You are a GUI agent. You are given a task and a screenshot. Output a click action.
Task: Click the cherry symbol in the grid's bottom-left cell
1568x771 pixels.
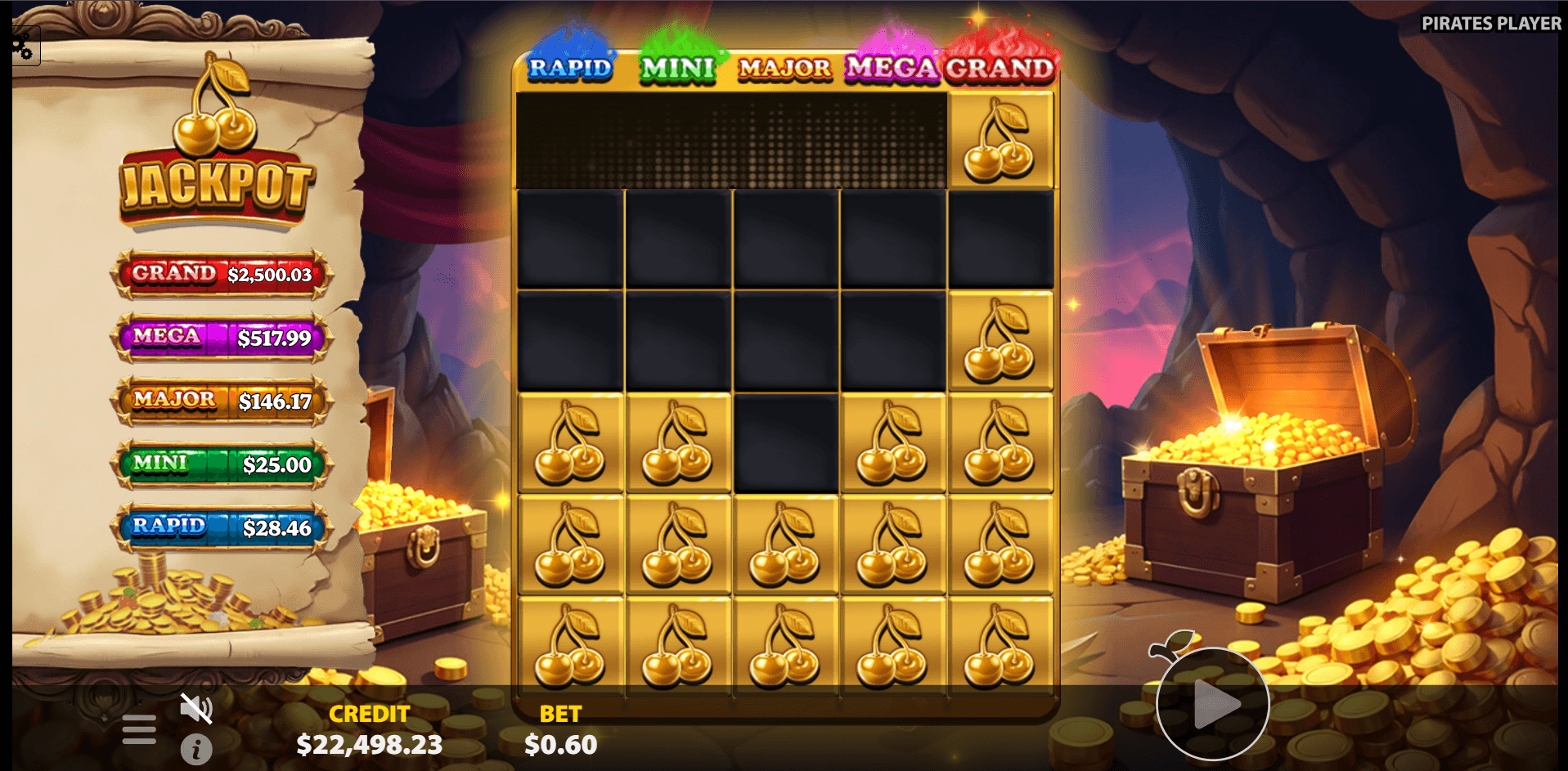click(570, 646)
